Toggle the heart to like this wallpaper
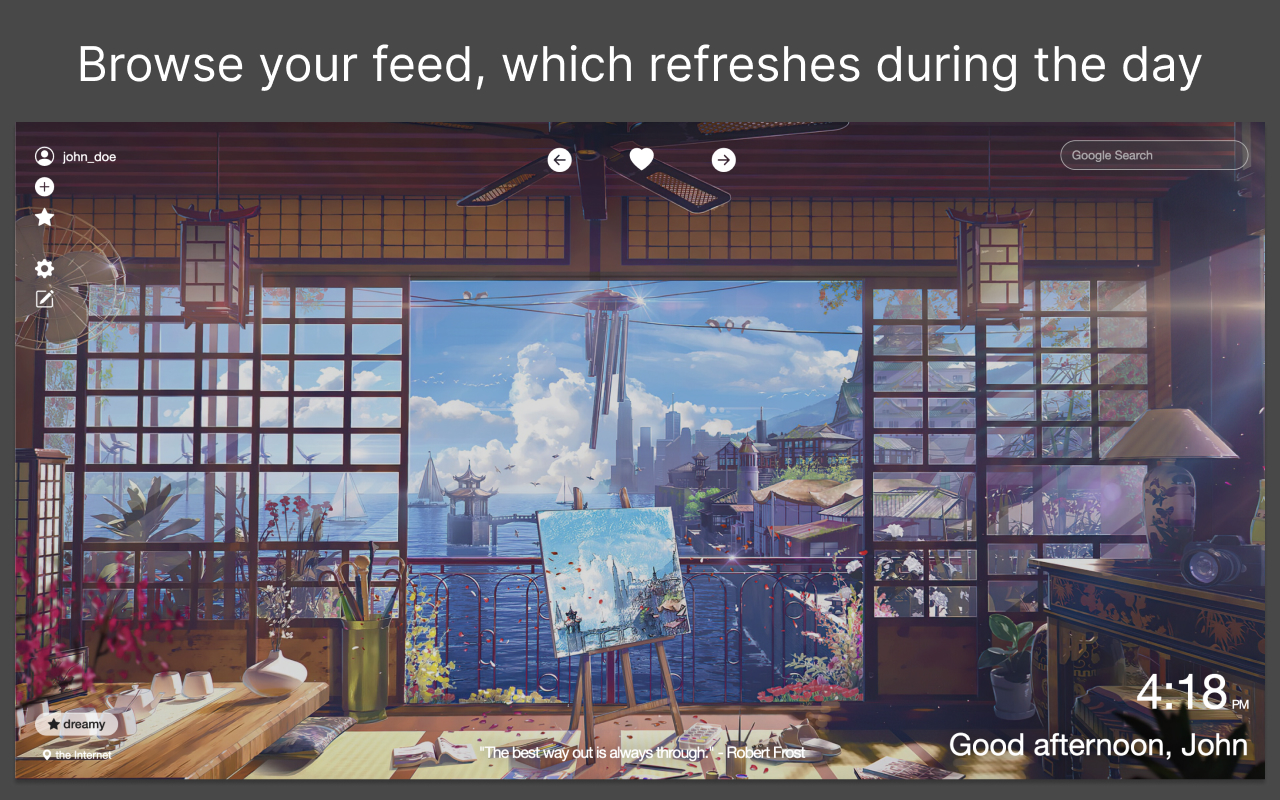The width and height of the screenshot is (1280, 800). pos(641,158)
